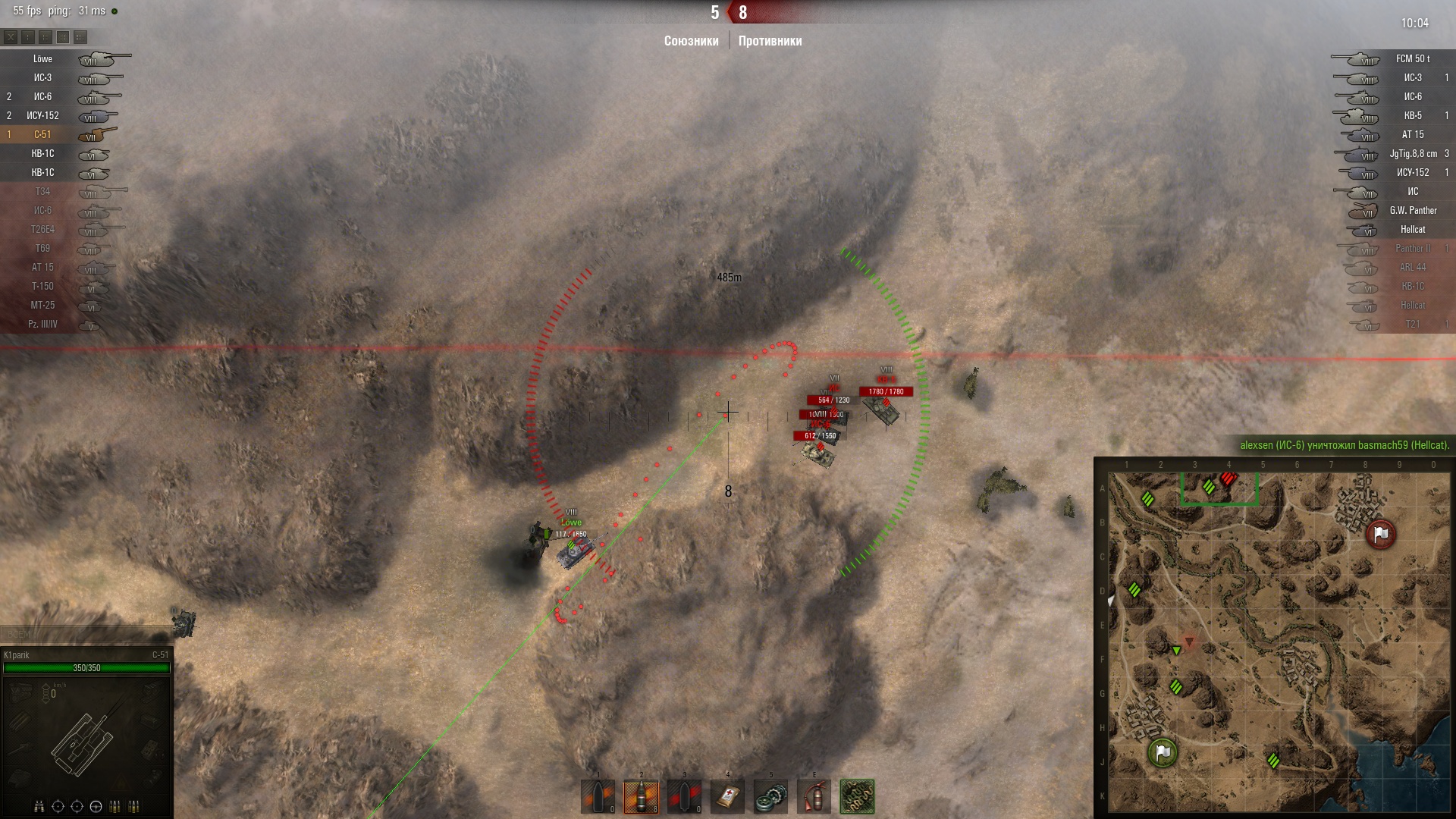Click the red enemy base flag on minimap
This screenshot has width=1456, height=819.
coord(1380,534)
